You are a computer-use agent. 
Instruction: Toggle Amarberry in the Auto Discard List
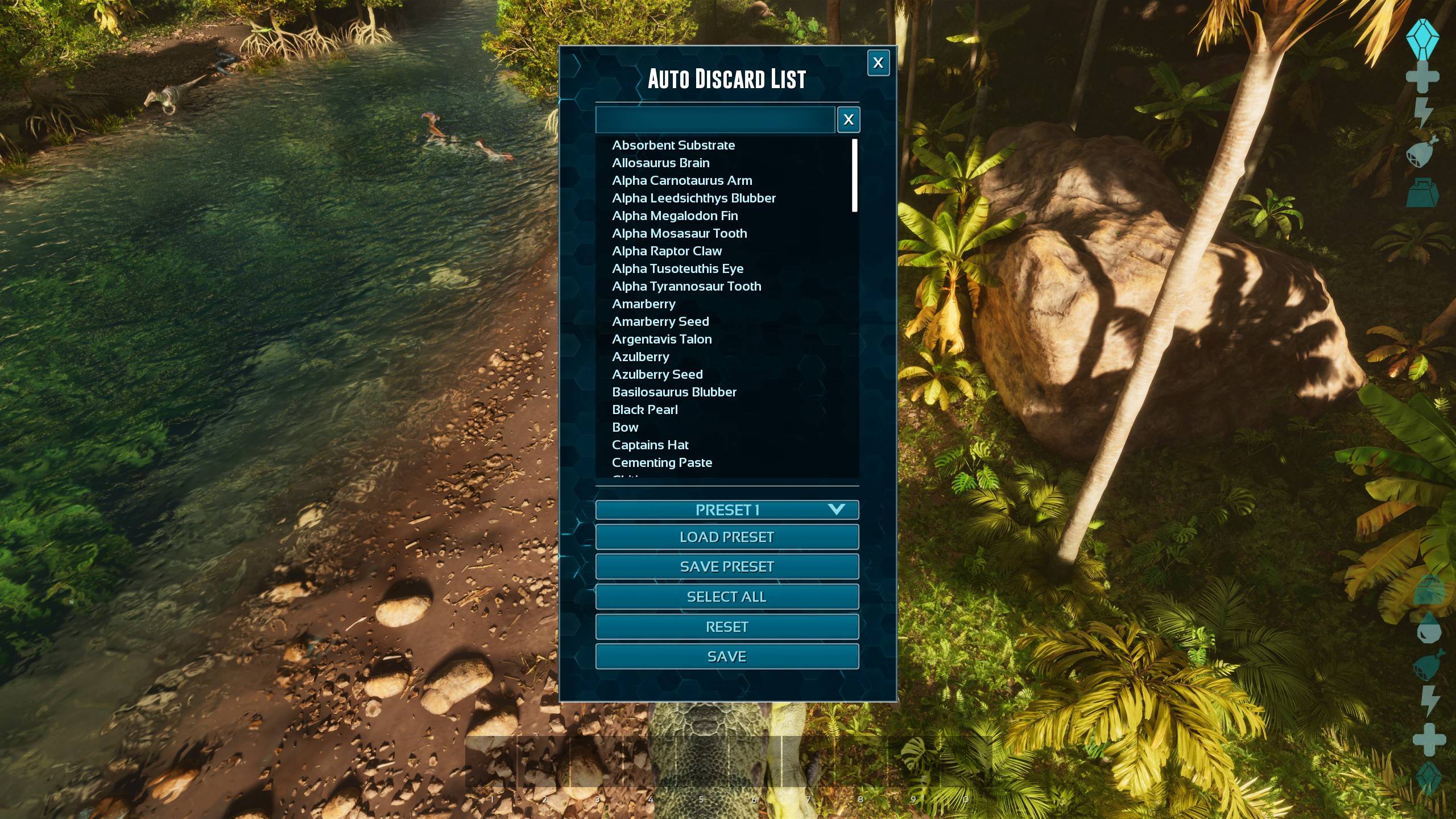644,304
